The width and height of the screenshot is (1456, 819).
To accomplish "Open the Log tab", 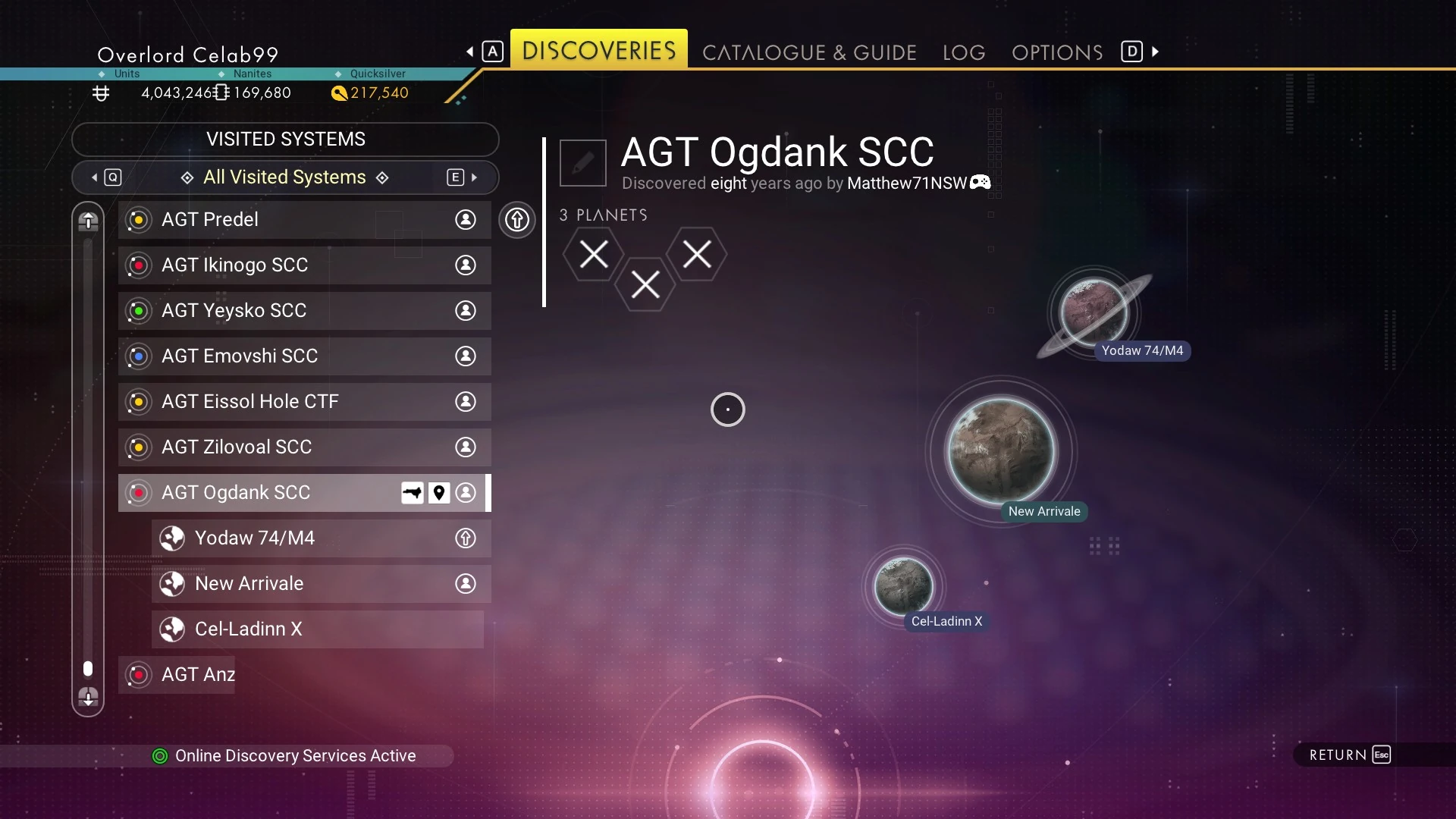I will [963, 52].
